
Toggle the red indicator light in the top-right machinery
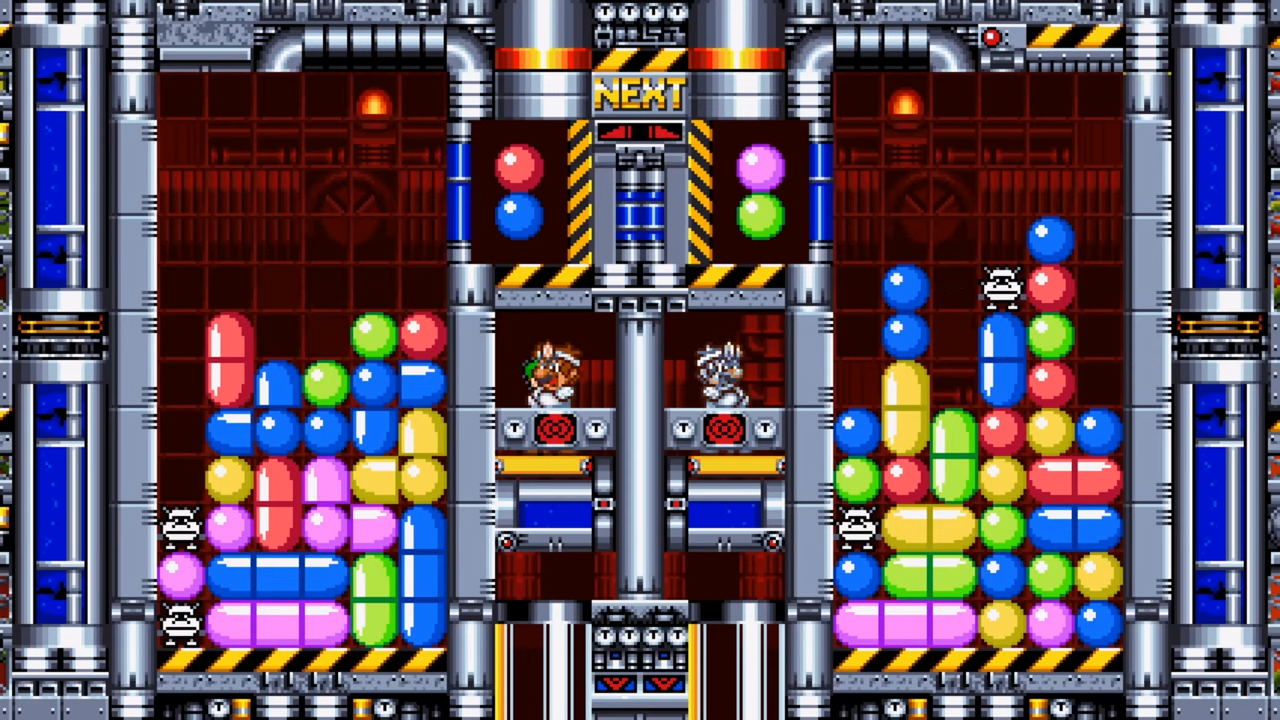pos(991,37)
